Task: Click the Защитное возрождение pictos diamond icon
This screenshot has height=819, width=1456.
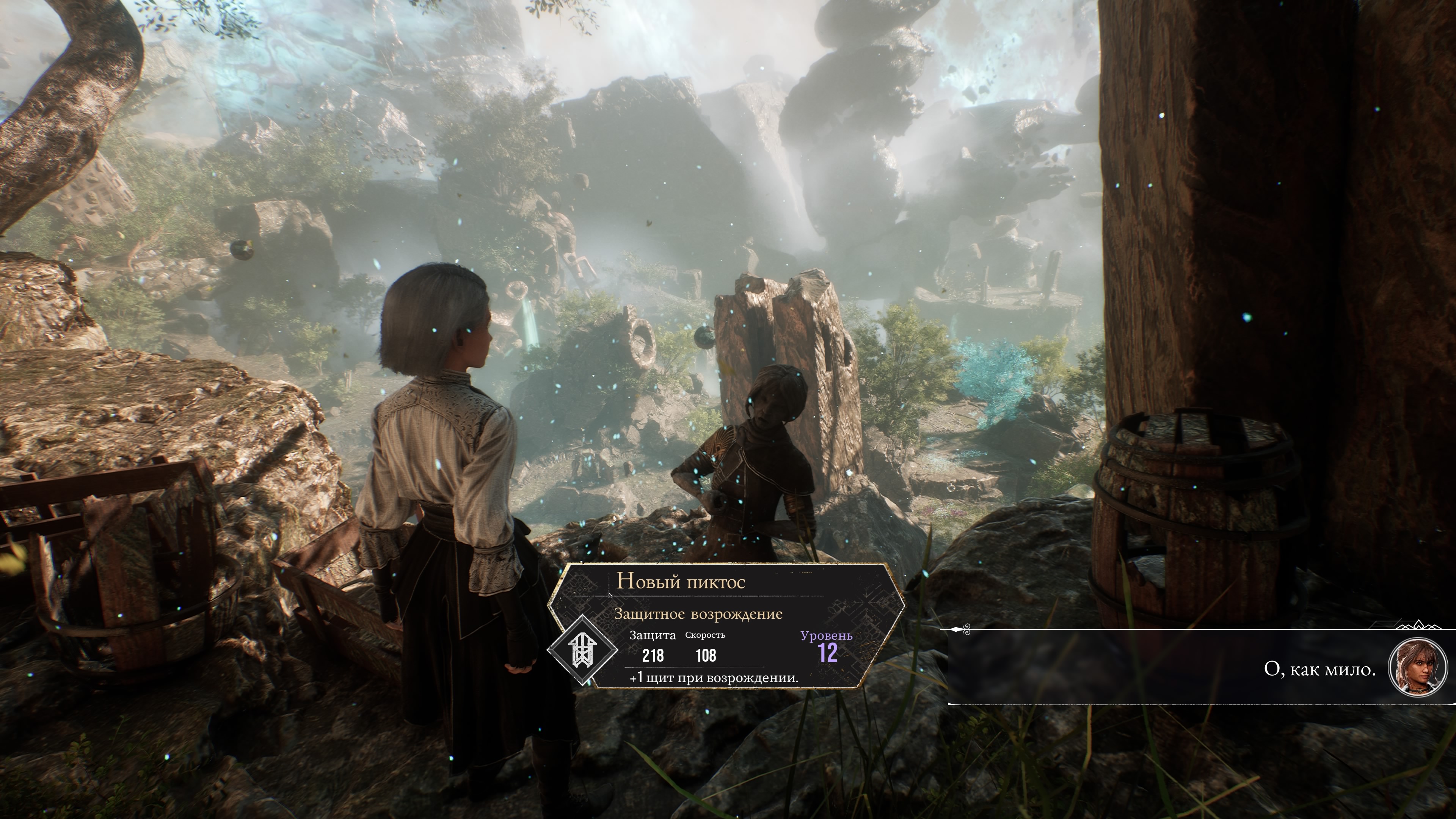Action: pos(582,650)
